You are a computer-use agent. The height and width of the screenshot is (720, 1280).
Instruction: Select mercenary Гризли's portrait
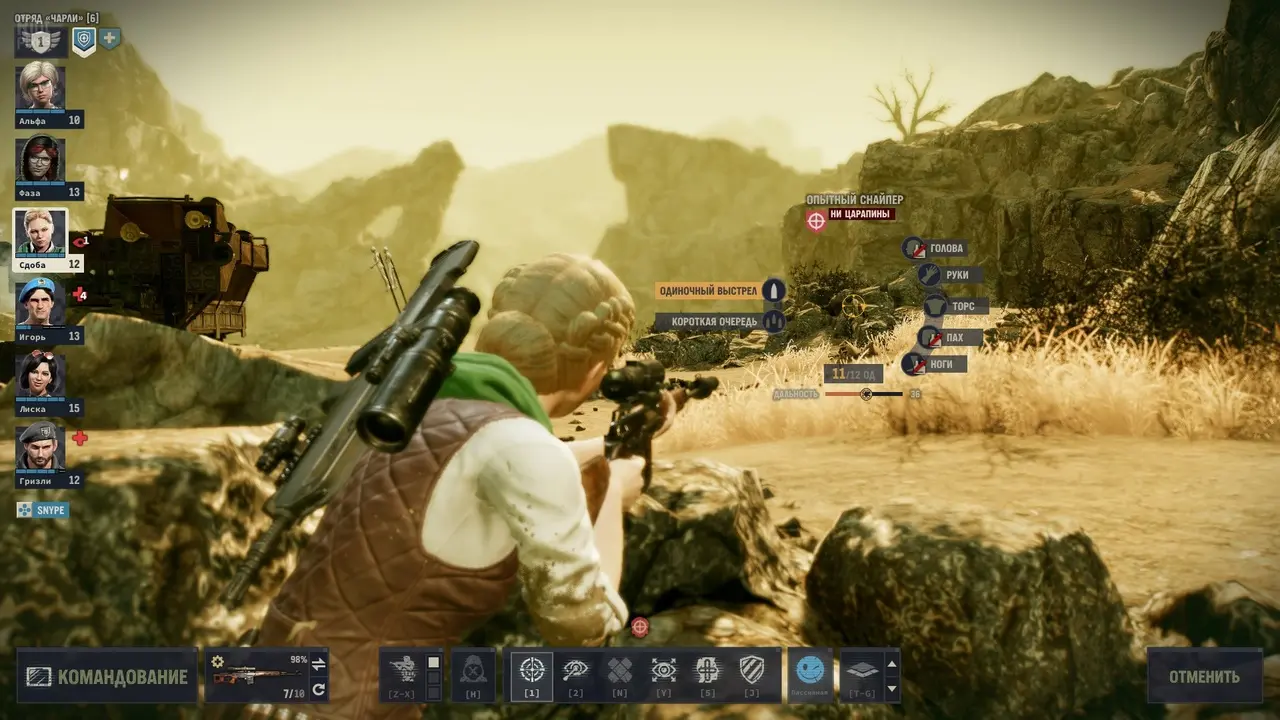(41, 447)
